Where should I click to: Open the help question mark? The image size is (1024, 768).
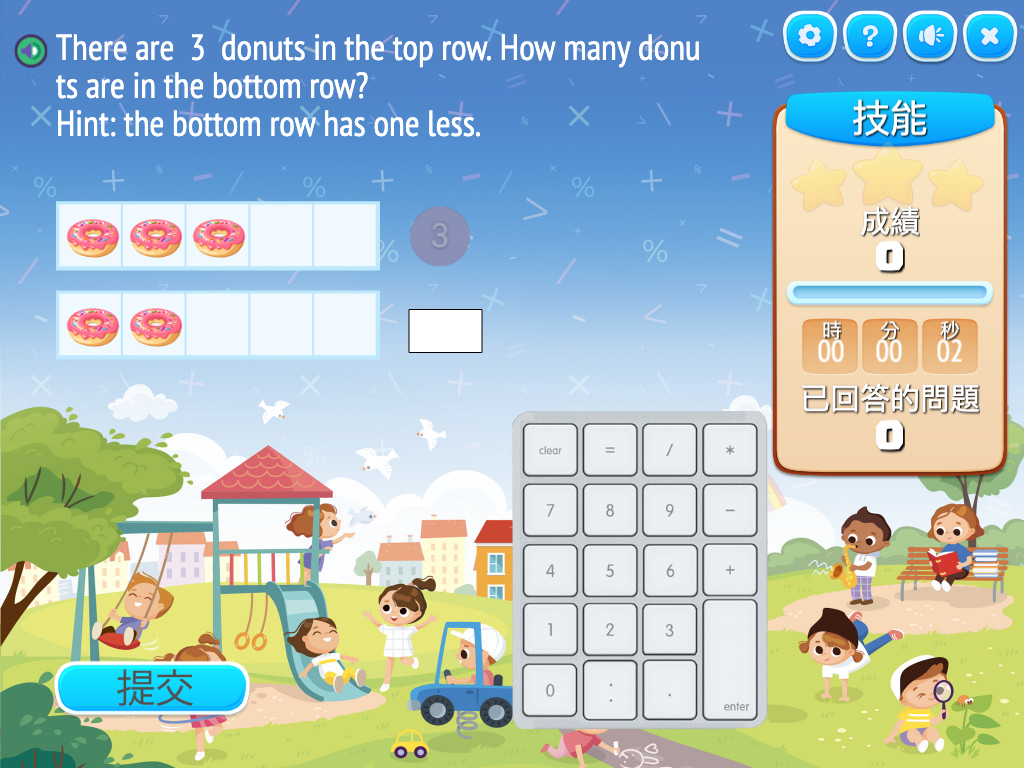870,37
